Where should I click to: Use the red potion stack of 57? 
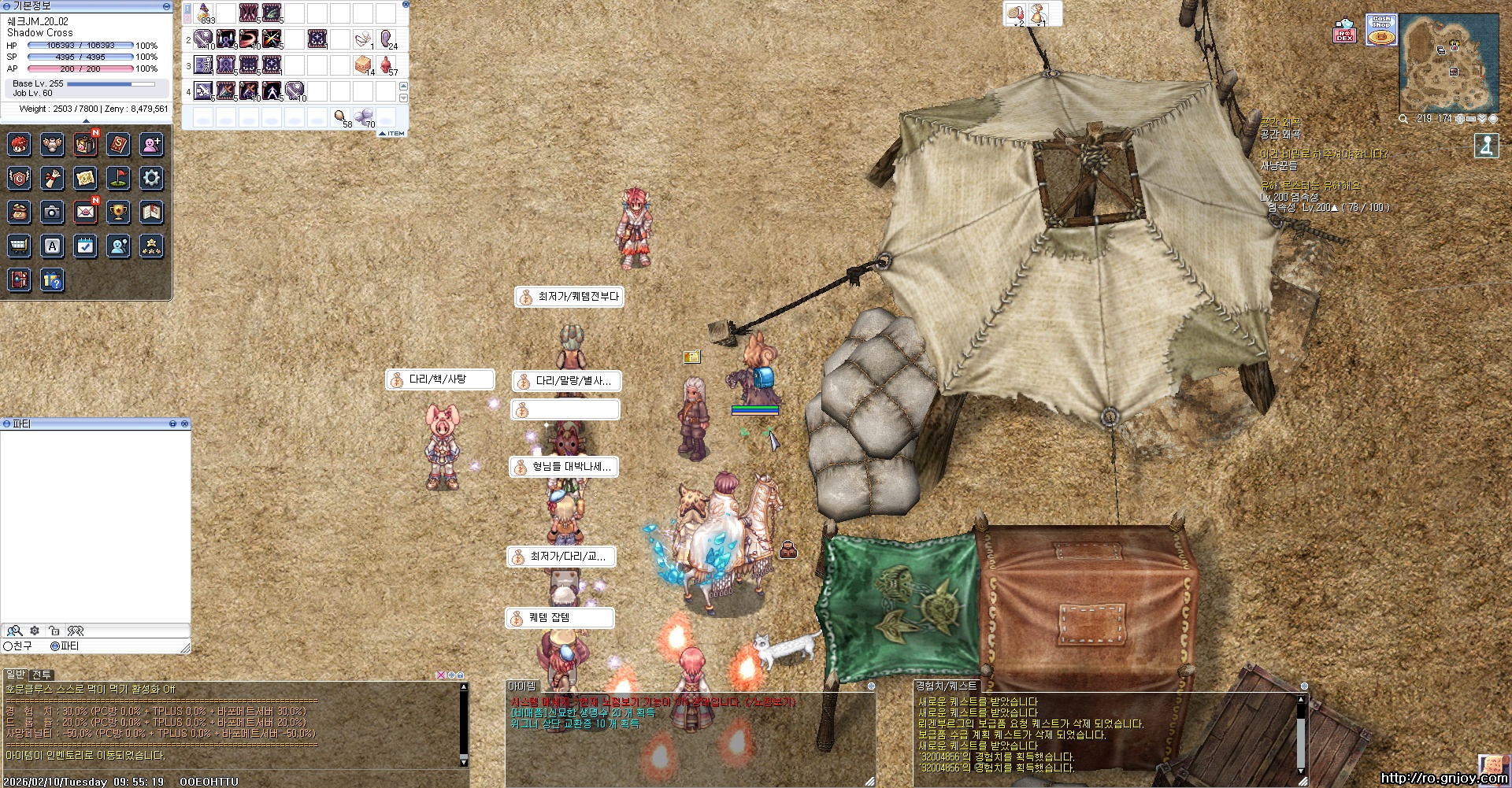coord(387,65)
